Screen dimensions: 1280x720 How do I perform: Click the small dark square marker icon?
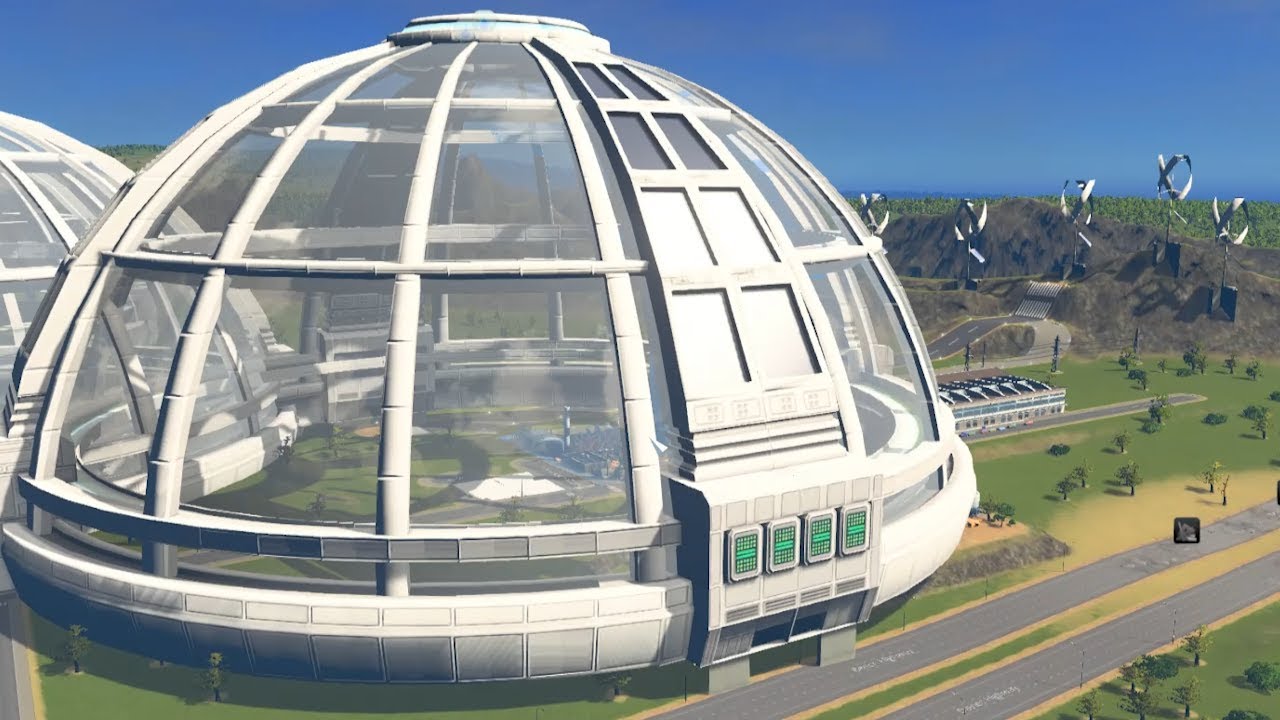(x=1186, y=530)
